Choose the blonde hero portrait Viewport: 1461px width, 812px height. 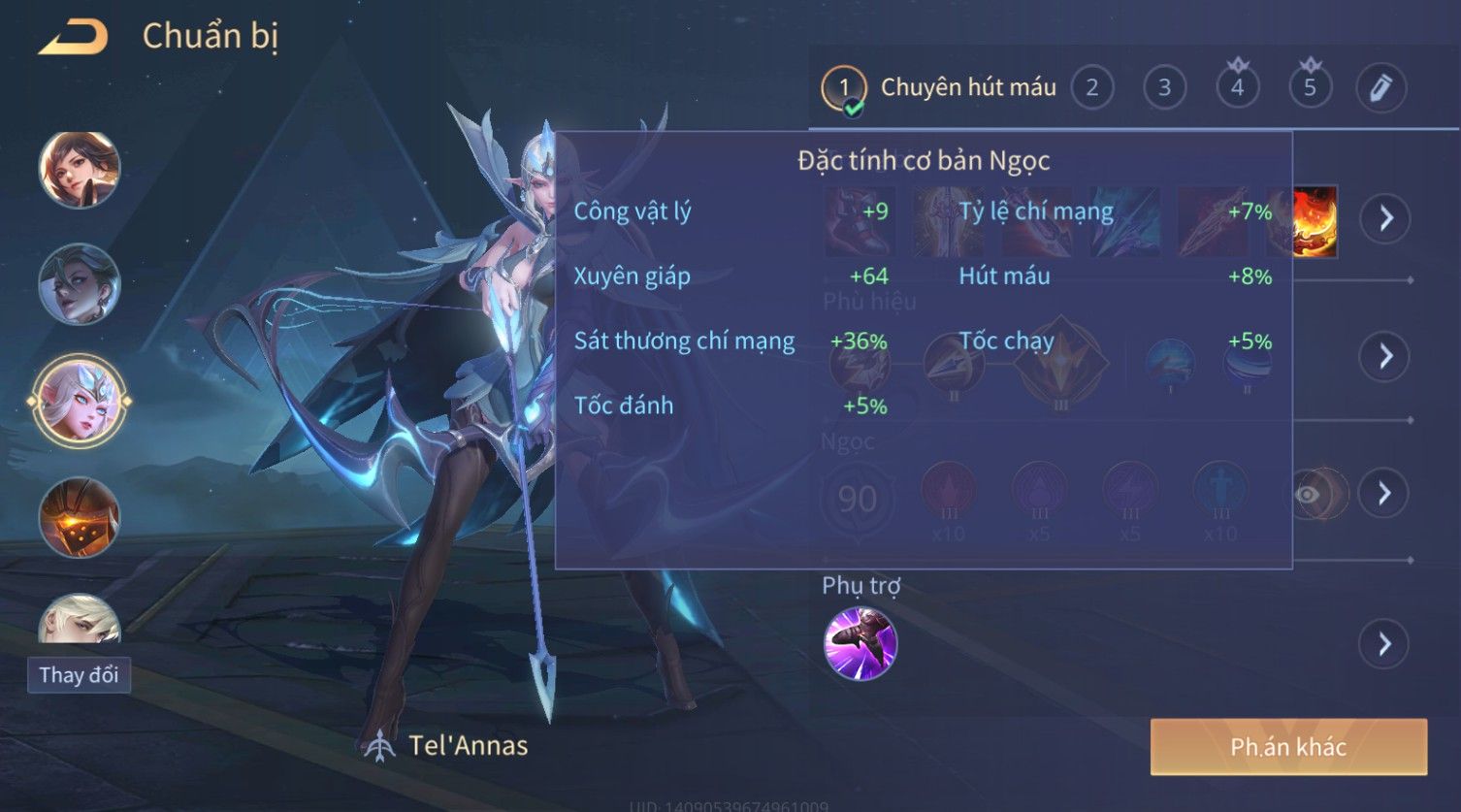(x=79, y=619)
